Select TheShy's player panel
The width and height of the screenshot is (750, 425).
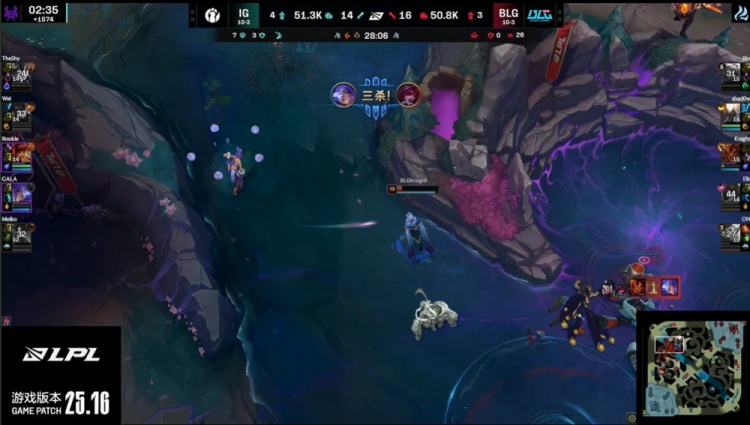[18, 73]
